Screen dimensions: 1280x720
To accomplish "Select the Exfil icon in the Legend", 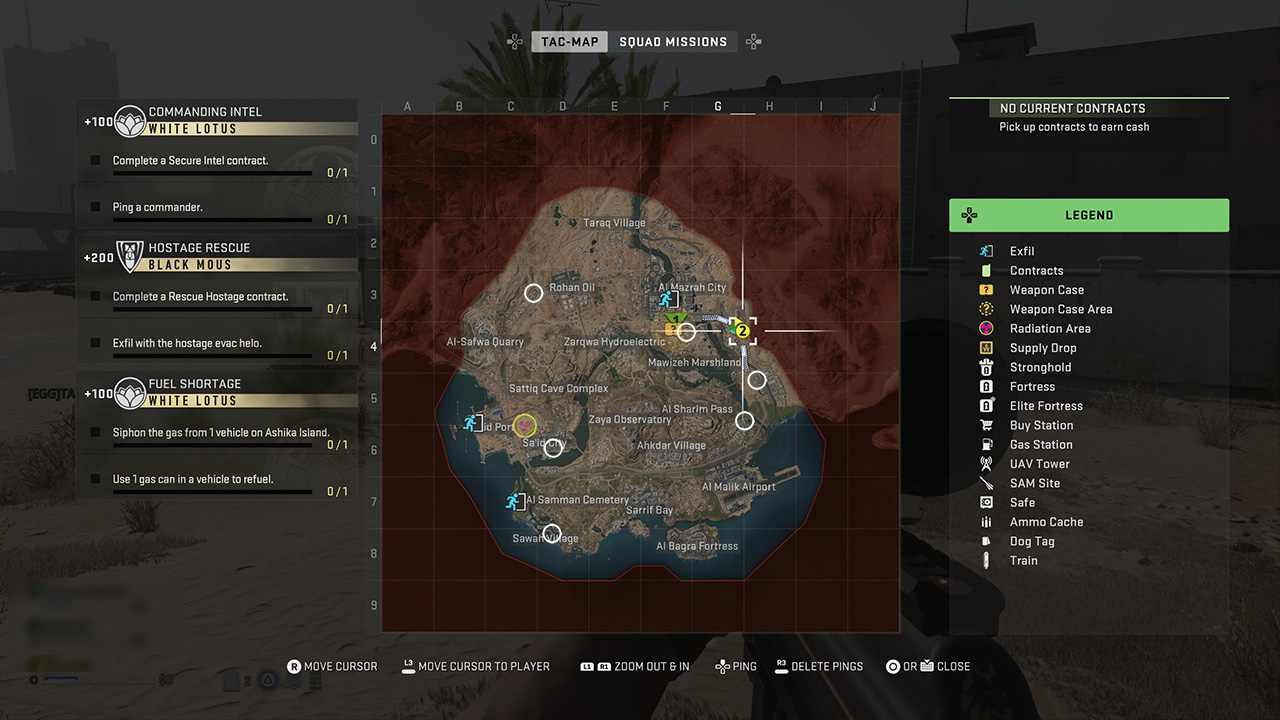I will 986,251.
